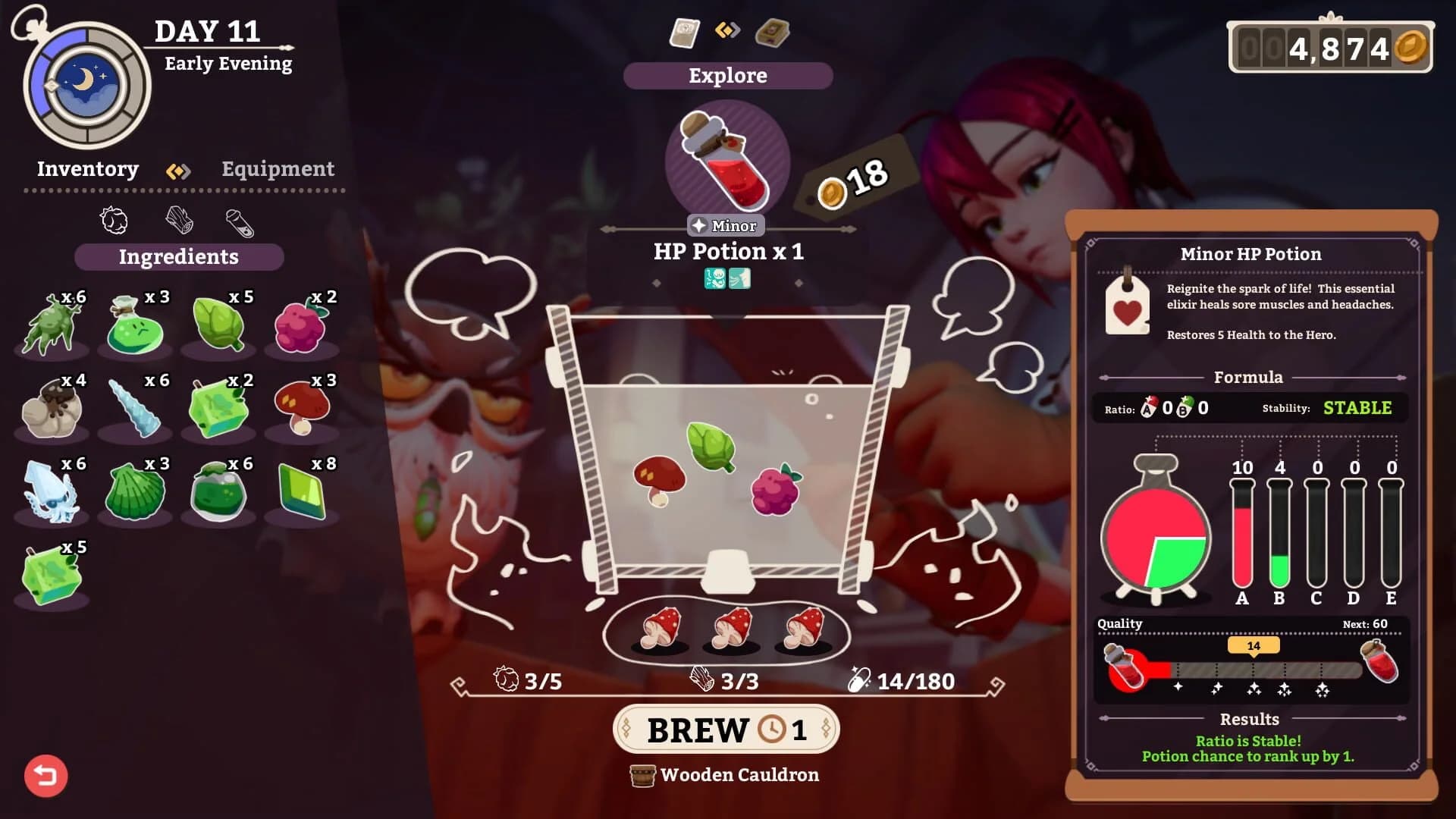Screen dimensions: 1456x819
Task: Switch to the Inventory tab
Action: pos(88,169)
